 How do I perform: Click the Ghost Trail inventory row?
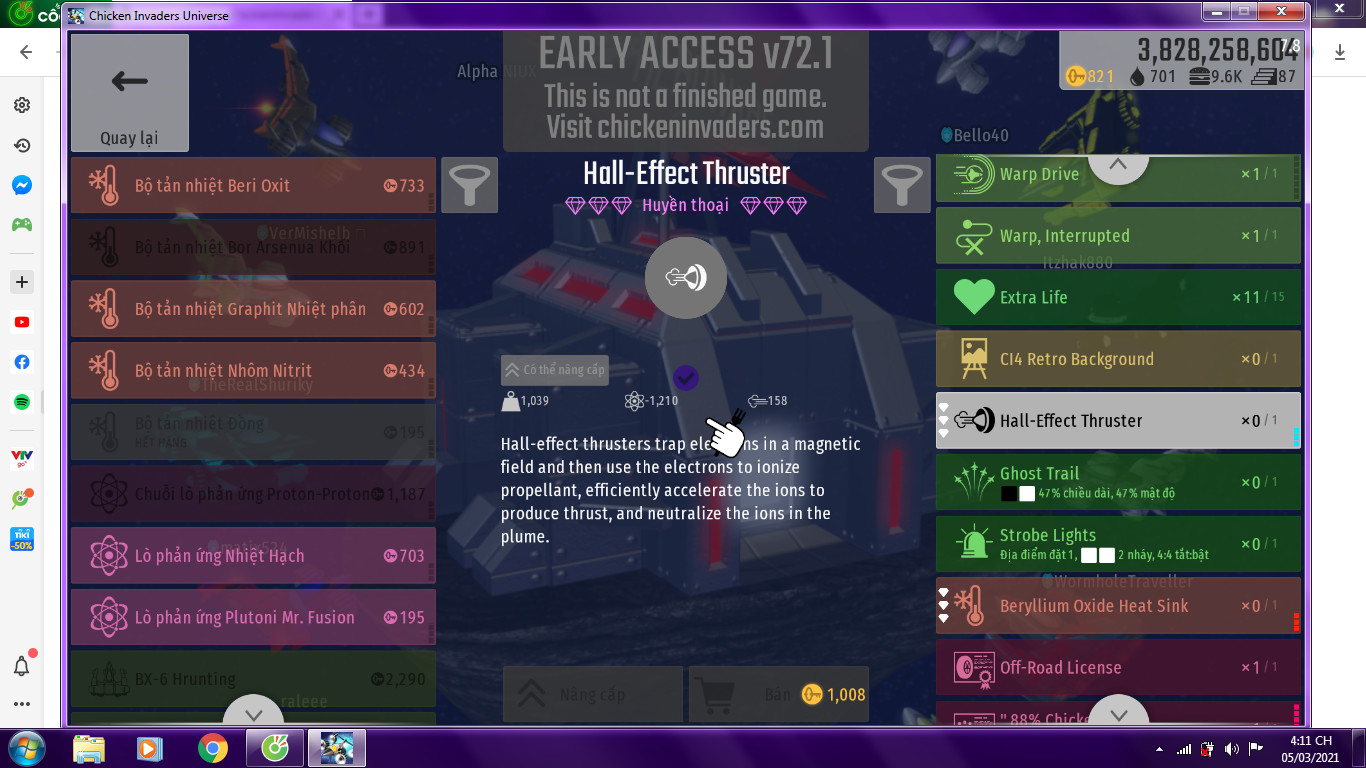1117,482
